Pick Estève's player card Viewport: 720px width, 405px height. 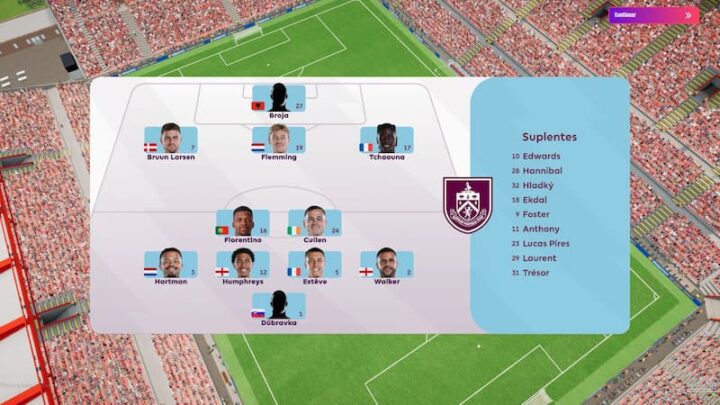click(315, 266)
